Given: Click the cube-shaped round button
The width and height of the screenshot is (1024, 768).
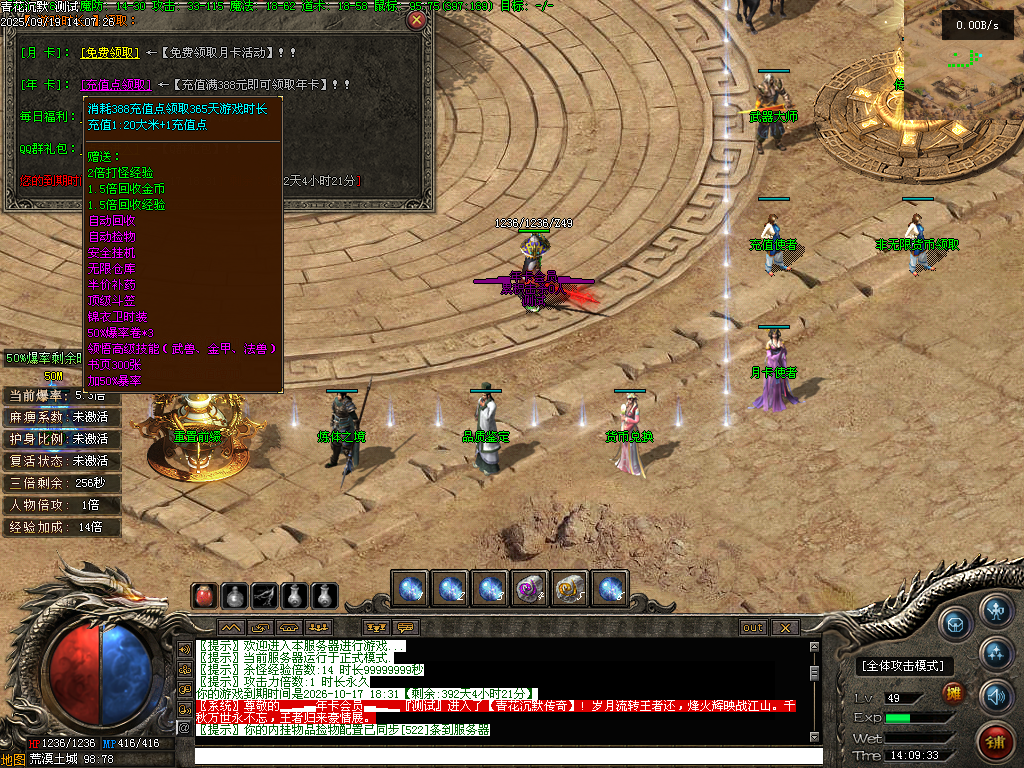Looking at the screenshot, I should click(x=956, y=623).
